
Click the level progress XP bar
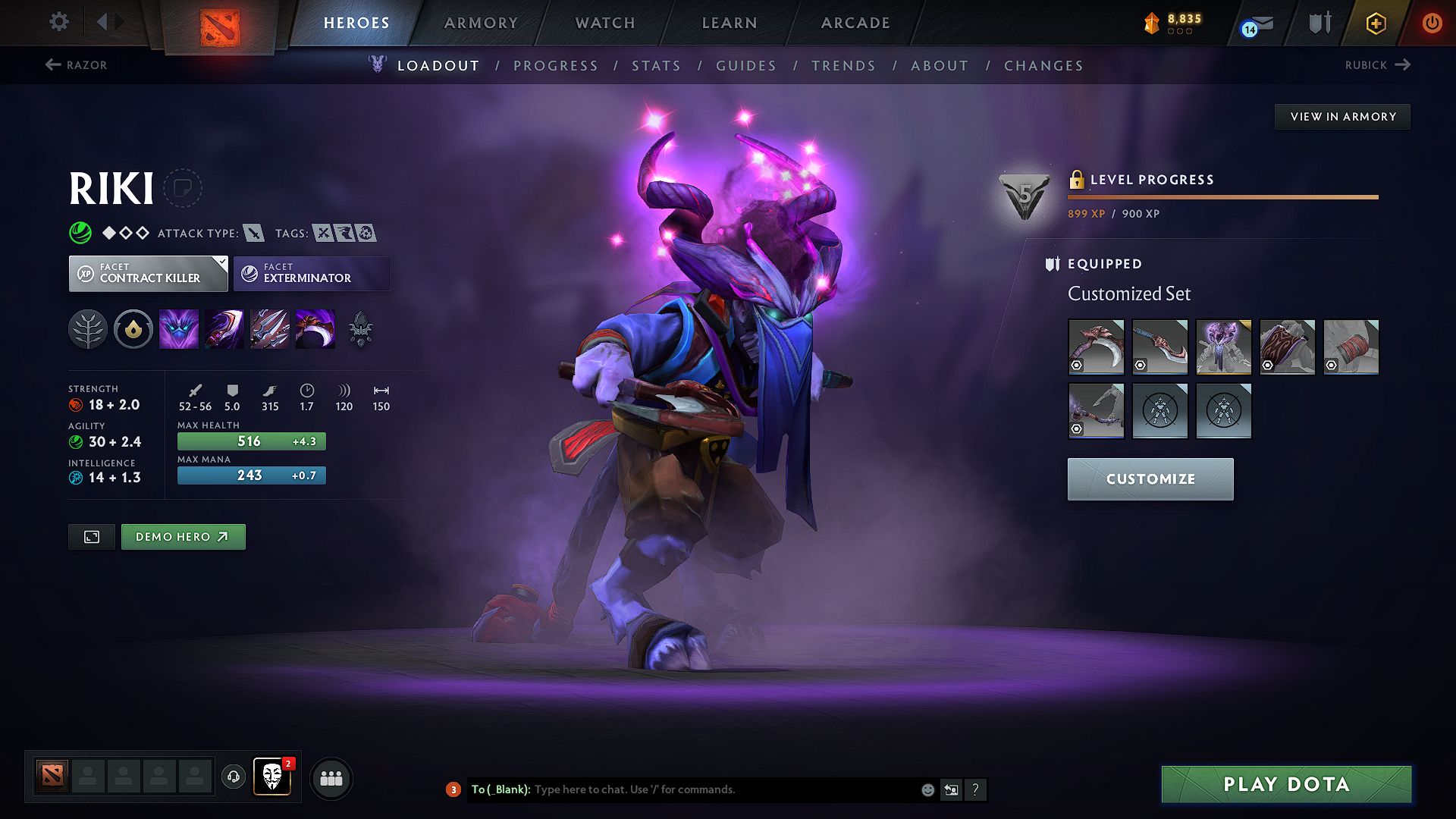click(1222, 196)
